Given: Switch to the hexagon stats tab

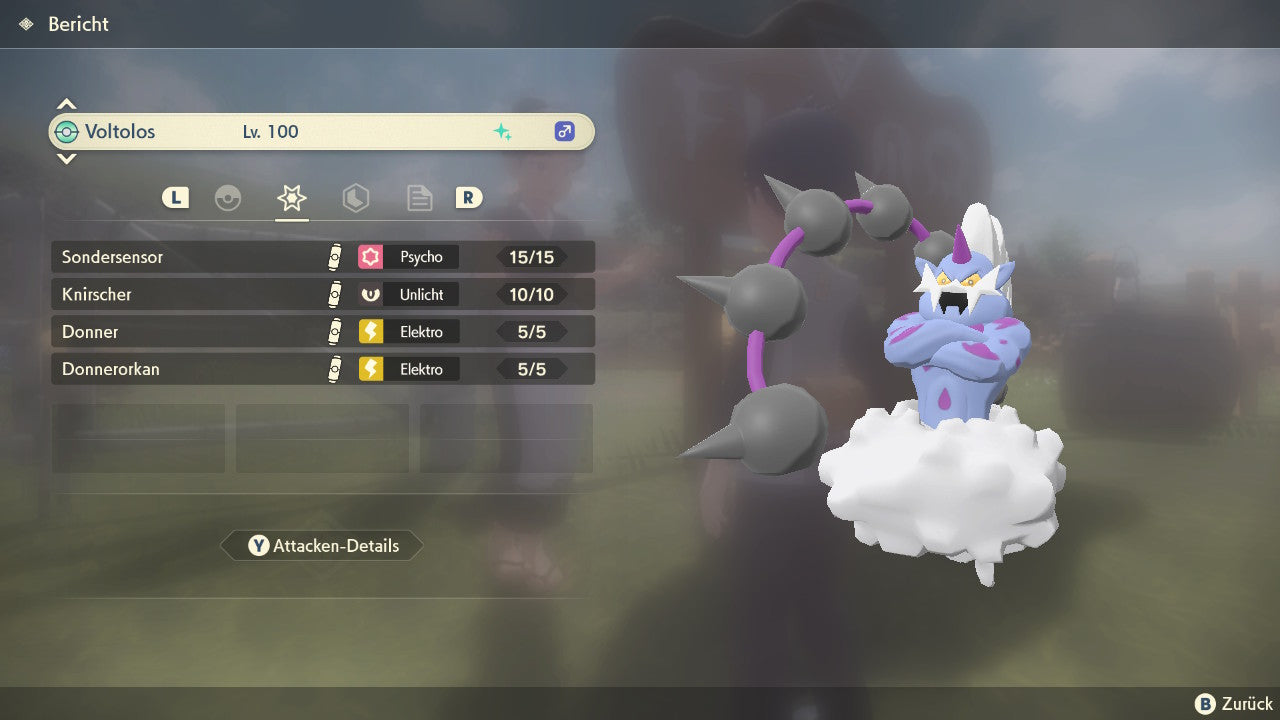Looking at the screenshot, I should click(355, 198).
